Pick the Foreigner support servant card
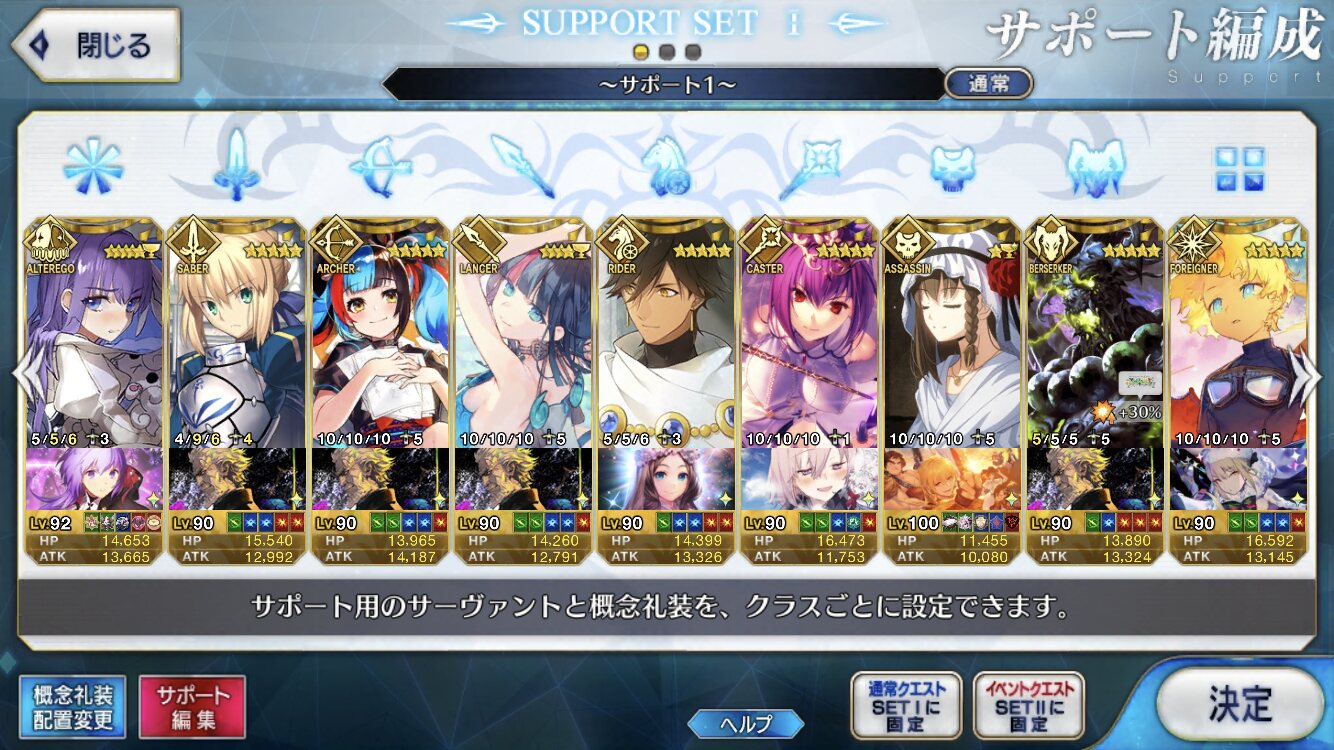1334x750 pixels. point(1237,340)
